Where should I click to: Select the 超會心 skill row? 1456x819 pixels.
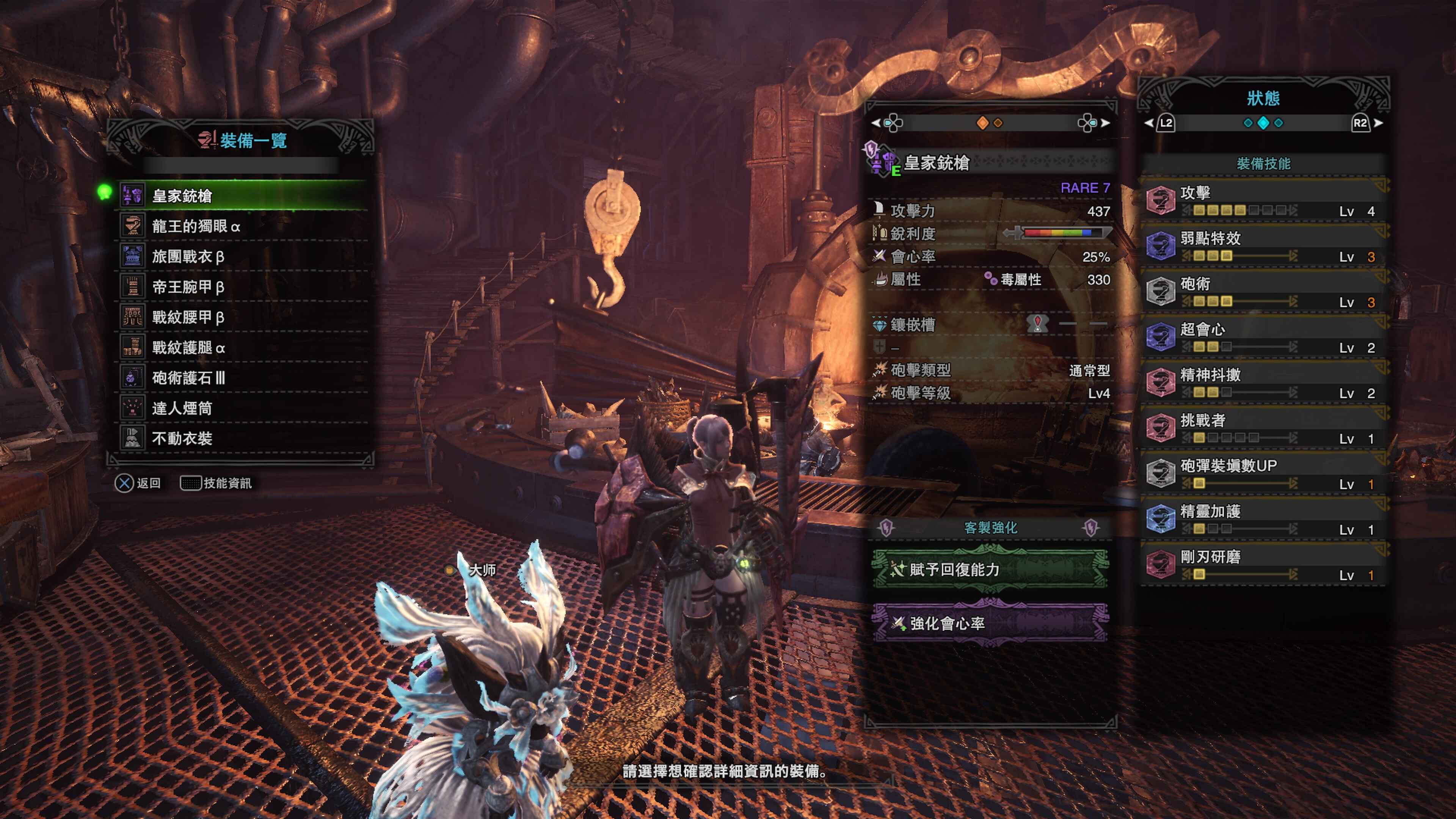(1264, 337)
